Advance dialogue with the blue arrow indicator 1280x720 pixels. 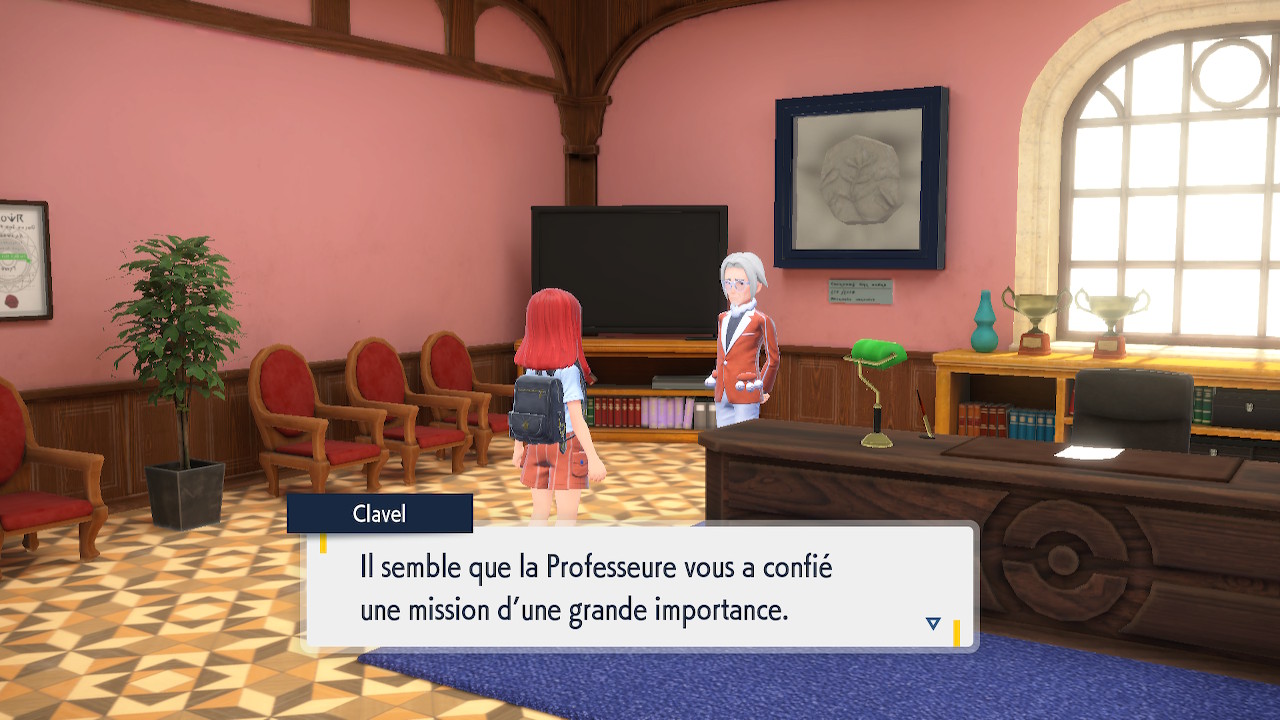pyautogui.click(x=933, y=623)
